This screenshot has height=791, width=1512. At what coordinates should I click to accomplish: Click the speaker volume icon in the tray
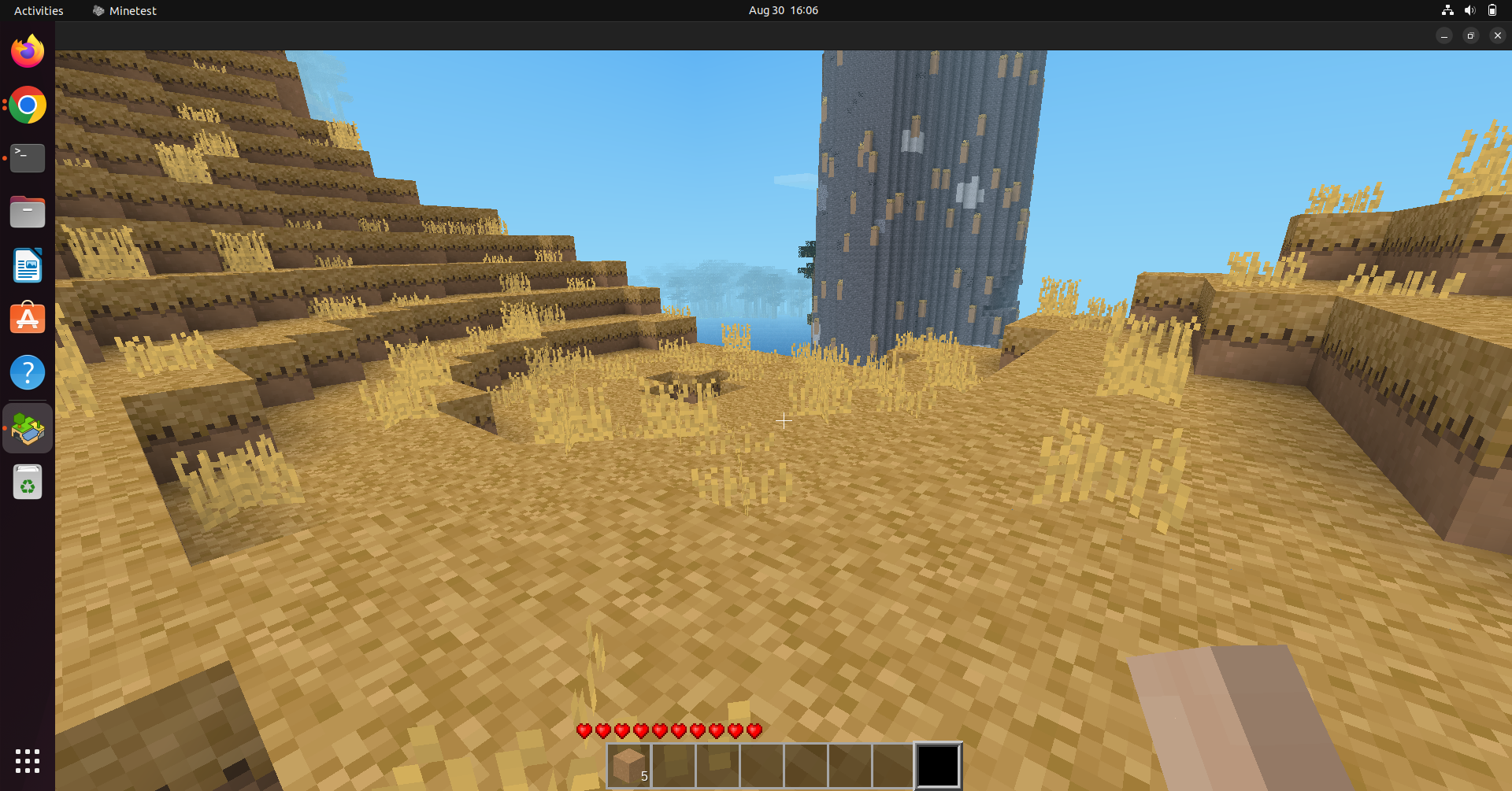pos(1470,10)
